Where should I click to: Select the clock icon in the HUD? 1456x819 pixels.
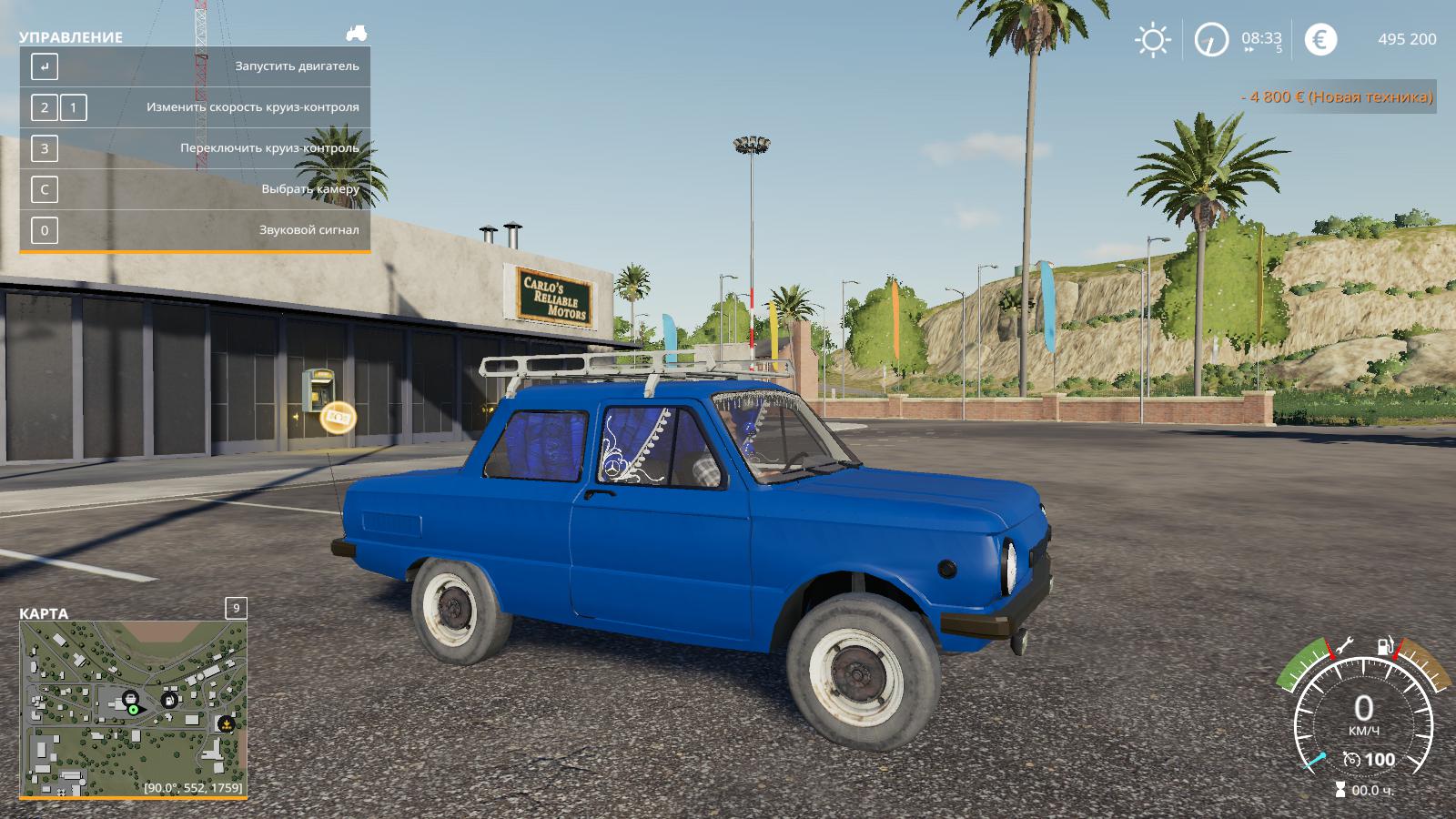coord(1210,39)
